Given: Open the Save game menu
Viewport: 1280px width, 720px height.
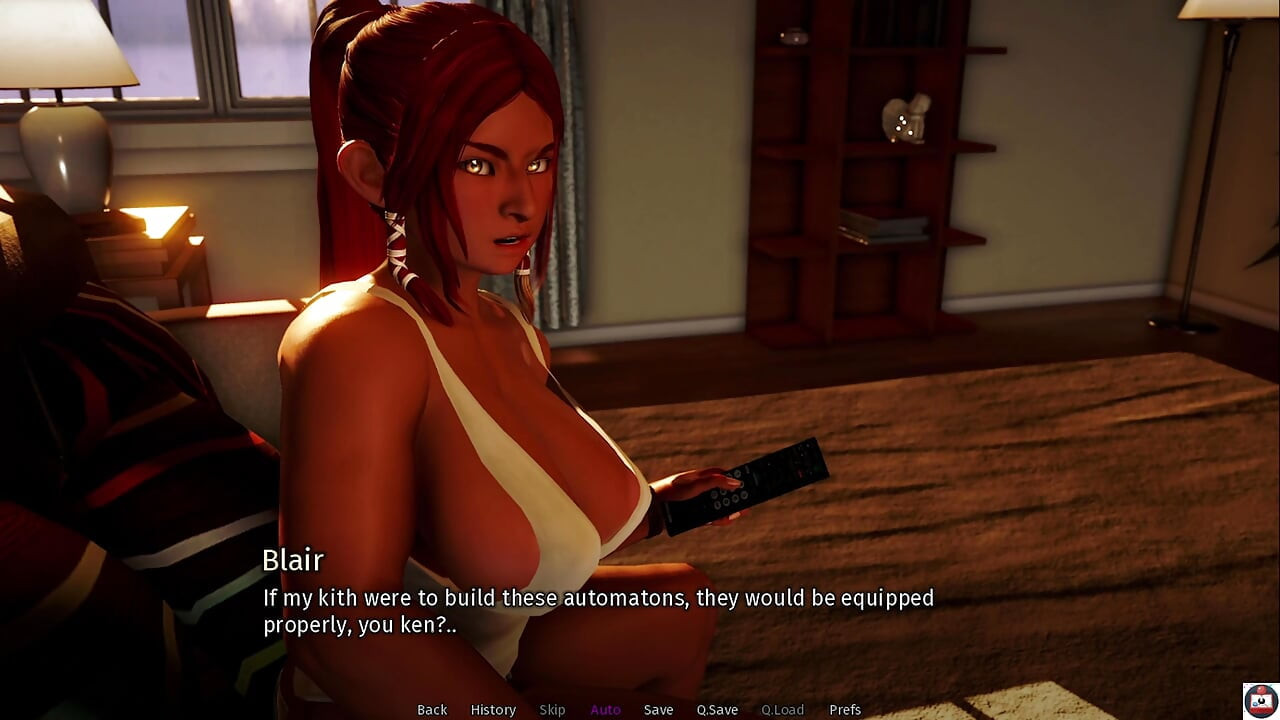Looking at the screenshot, I should tap(658, 710).
